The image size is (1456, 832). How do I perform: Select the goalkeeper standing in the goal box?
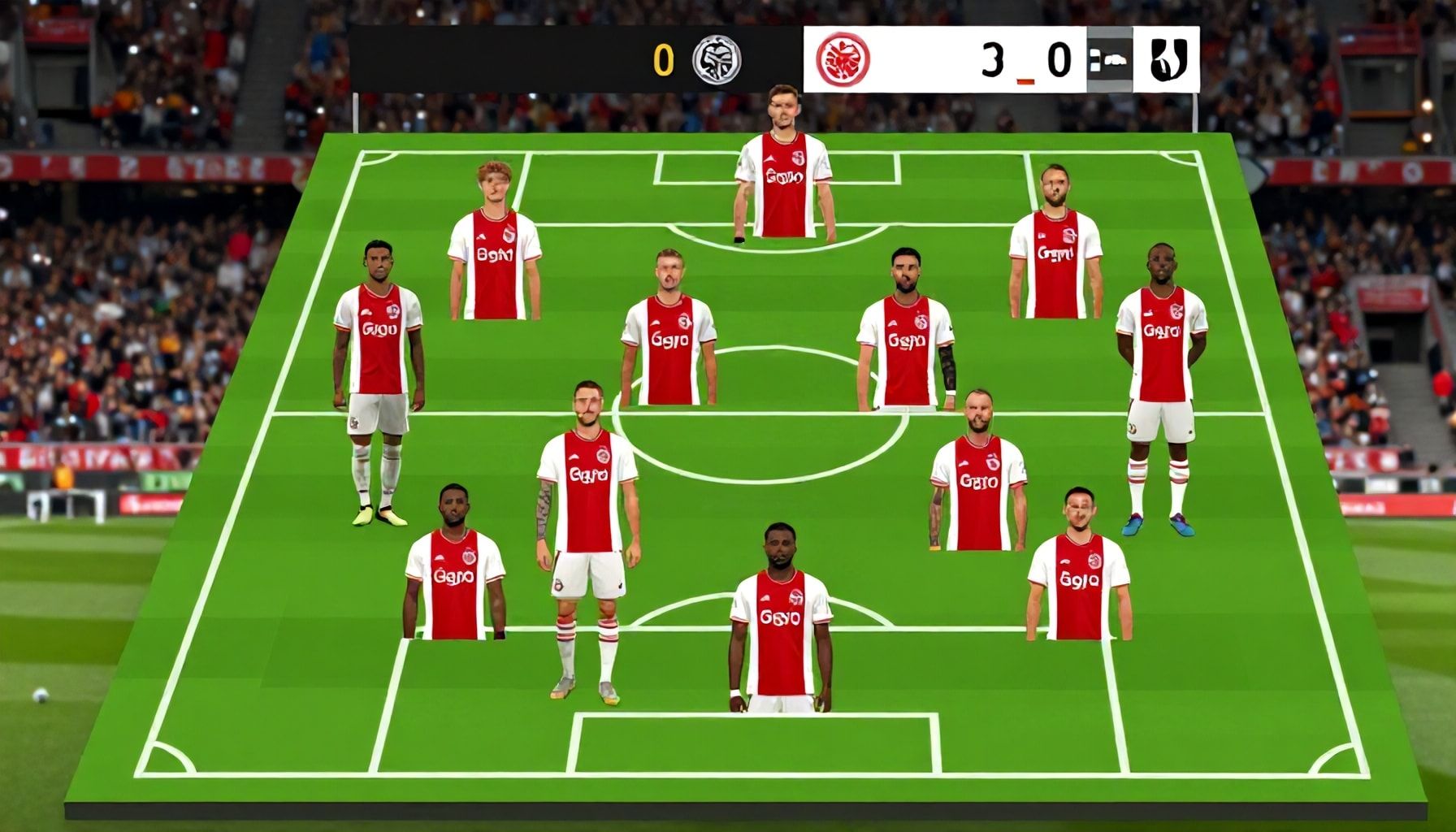click(783, 183)
